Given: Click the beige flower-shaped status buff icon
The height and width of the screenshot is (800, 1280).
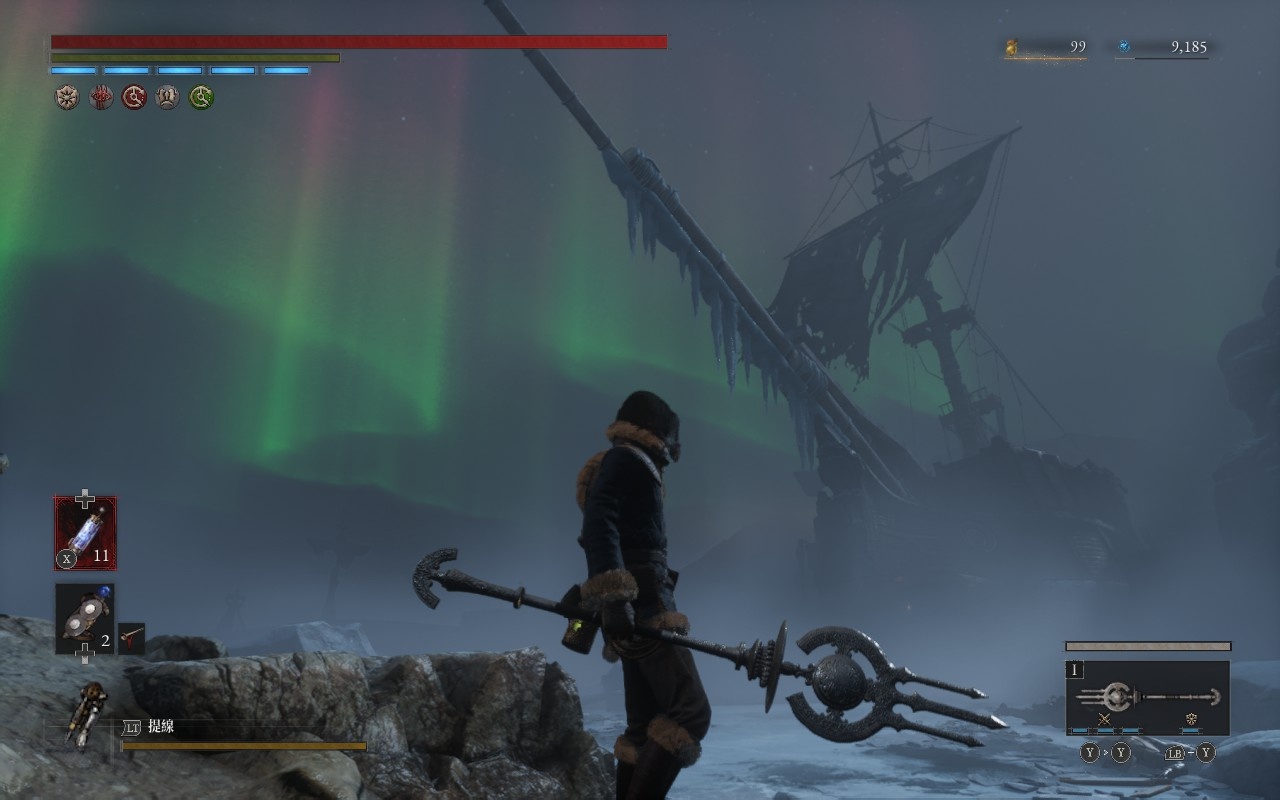Looking at the screenshot, I should click(x=67, y=97).
